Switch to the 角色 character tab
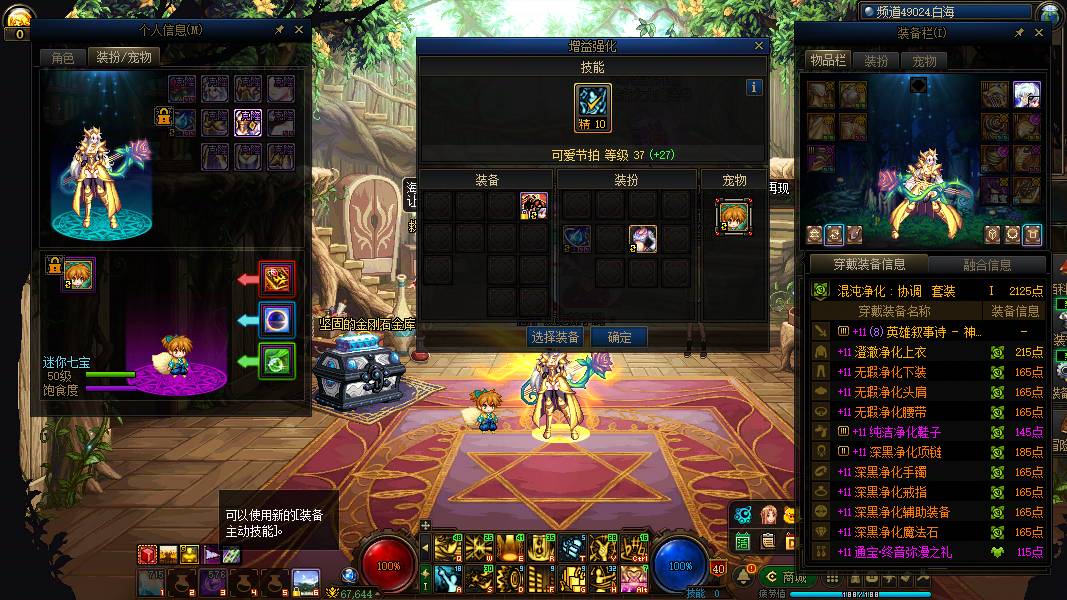This screenshot has height=600, width=1067. click(x=63, y=58)
